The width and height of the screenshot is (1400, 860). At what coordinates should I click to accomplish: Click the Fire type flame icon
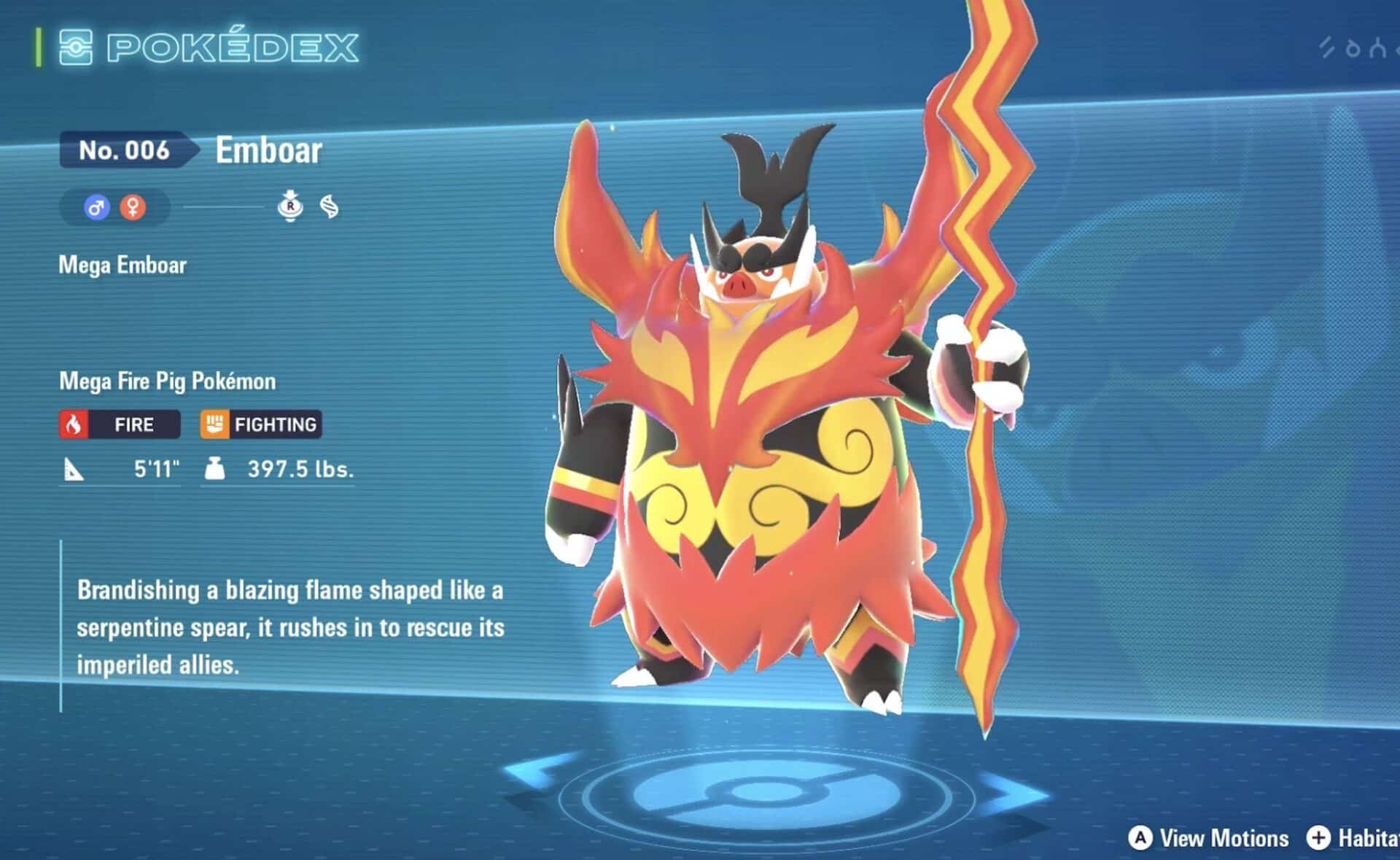pos(75,424)
